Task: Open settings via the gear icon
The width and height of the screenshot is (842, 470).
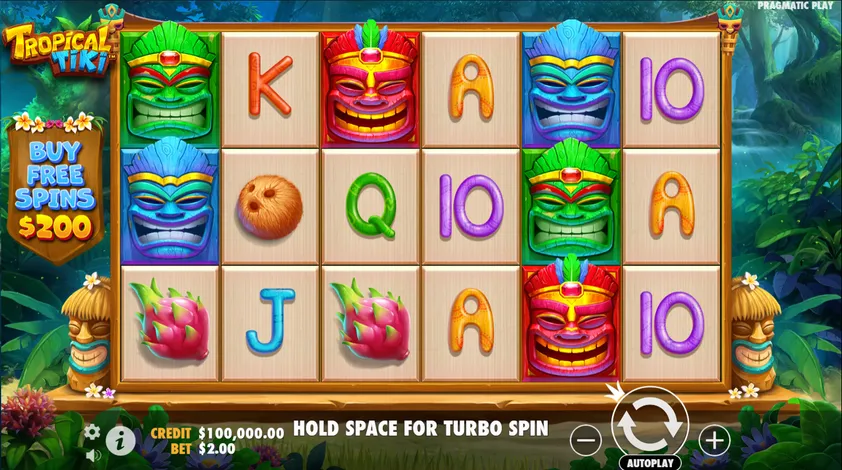Action: tap(92, 432)
